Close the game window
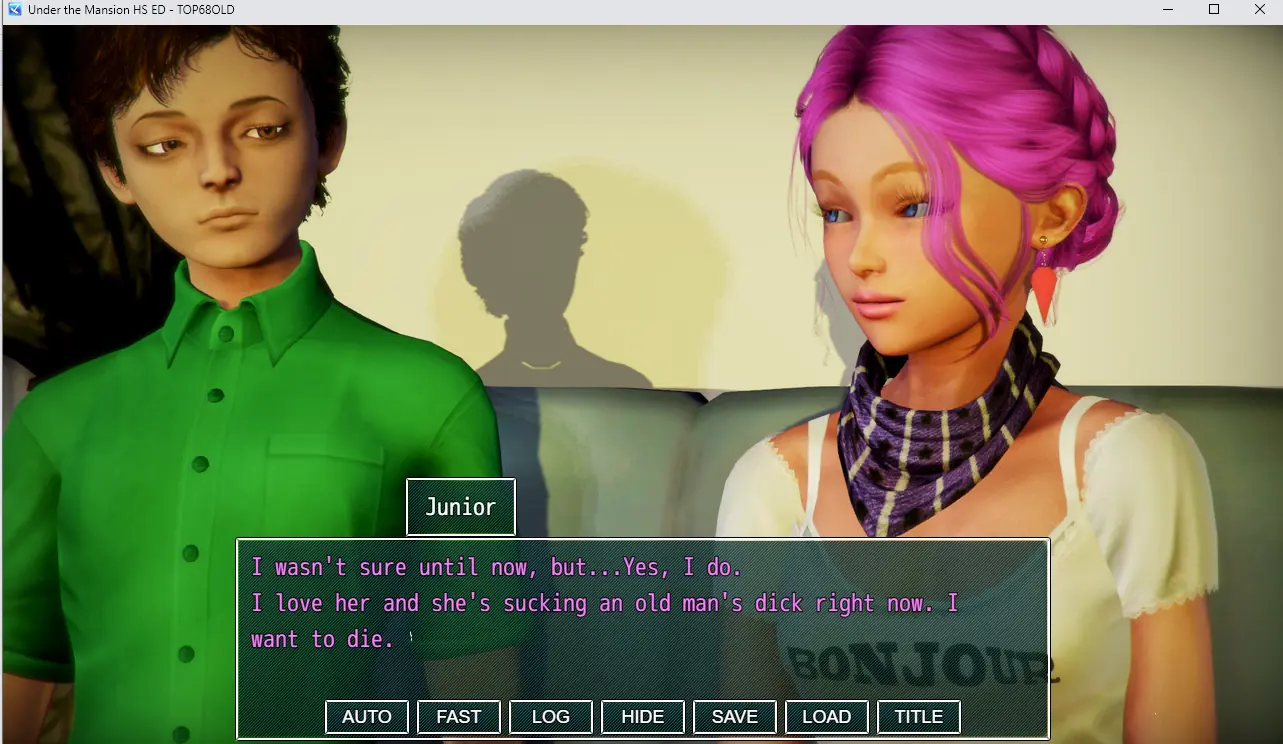The image size is (1283, 744). click(x=1260, y=10)
